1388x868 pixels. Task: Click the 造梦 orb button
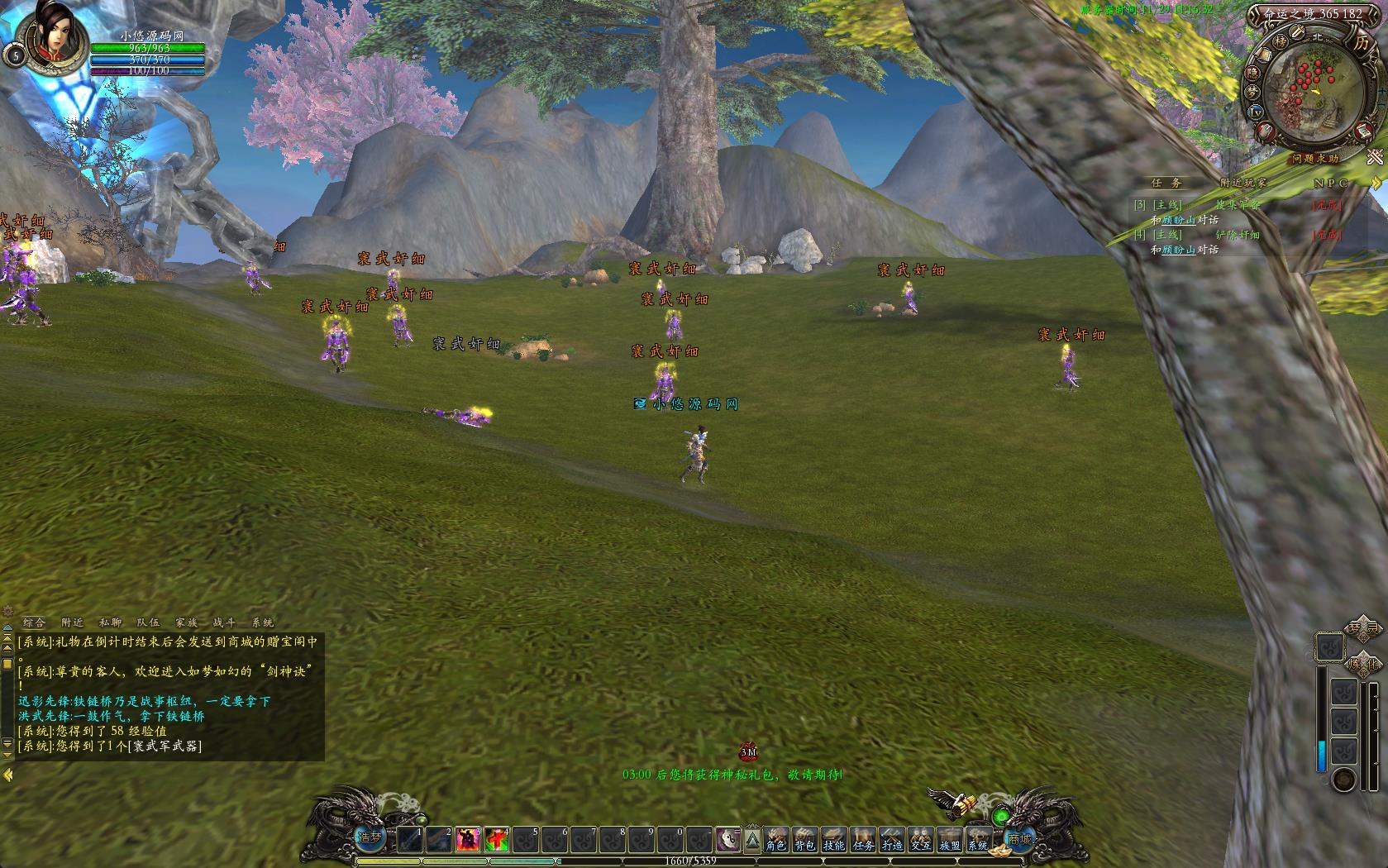point(370,837)
